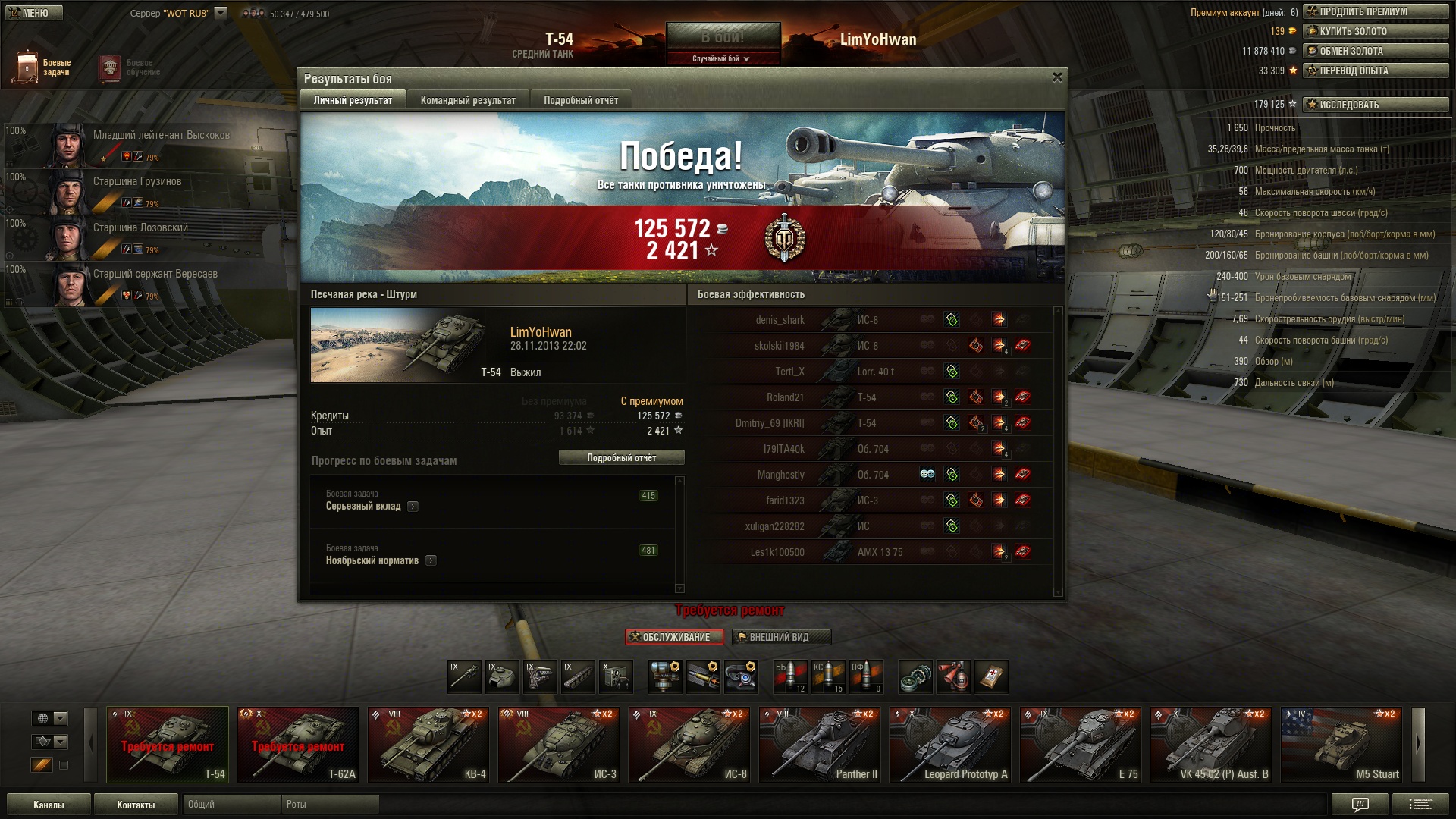Open the server selection dropdown
The width and height of the screenshot is (1456, 819).
click(221, 13)
